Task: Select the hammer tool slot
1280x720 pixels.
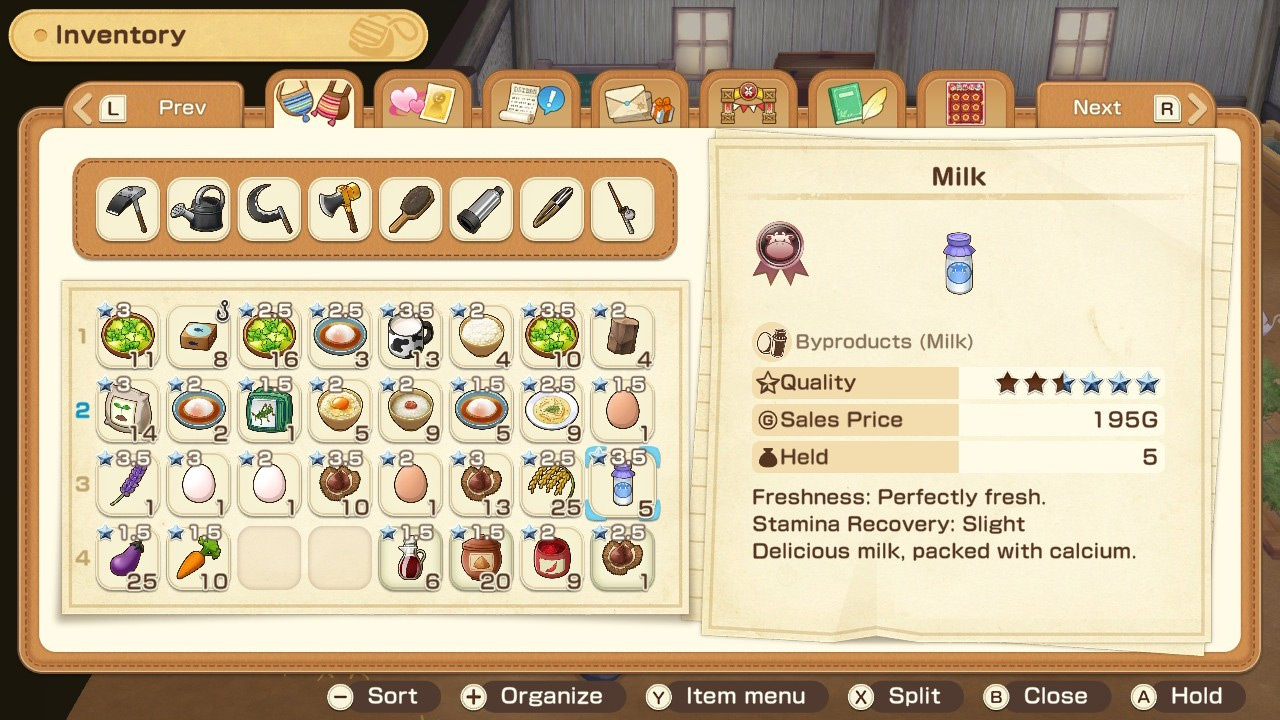Action: [x=128, y=209]
